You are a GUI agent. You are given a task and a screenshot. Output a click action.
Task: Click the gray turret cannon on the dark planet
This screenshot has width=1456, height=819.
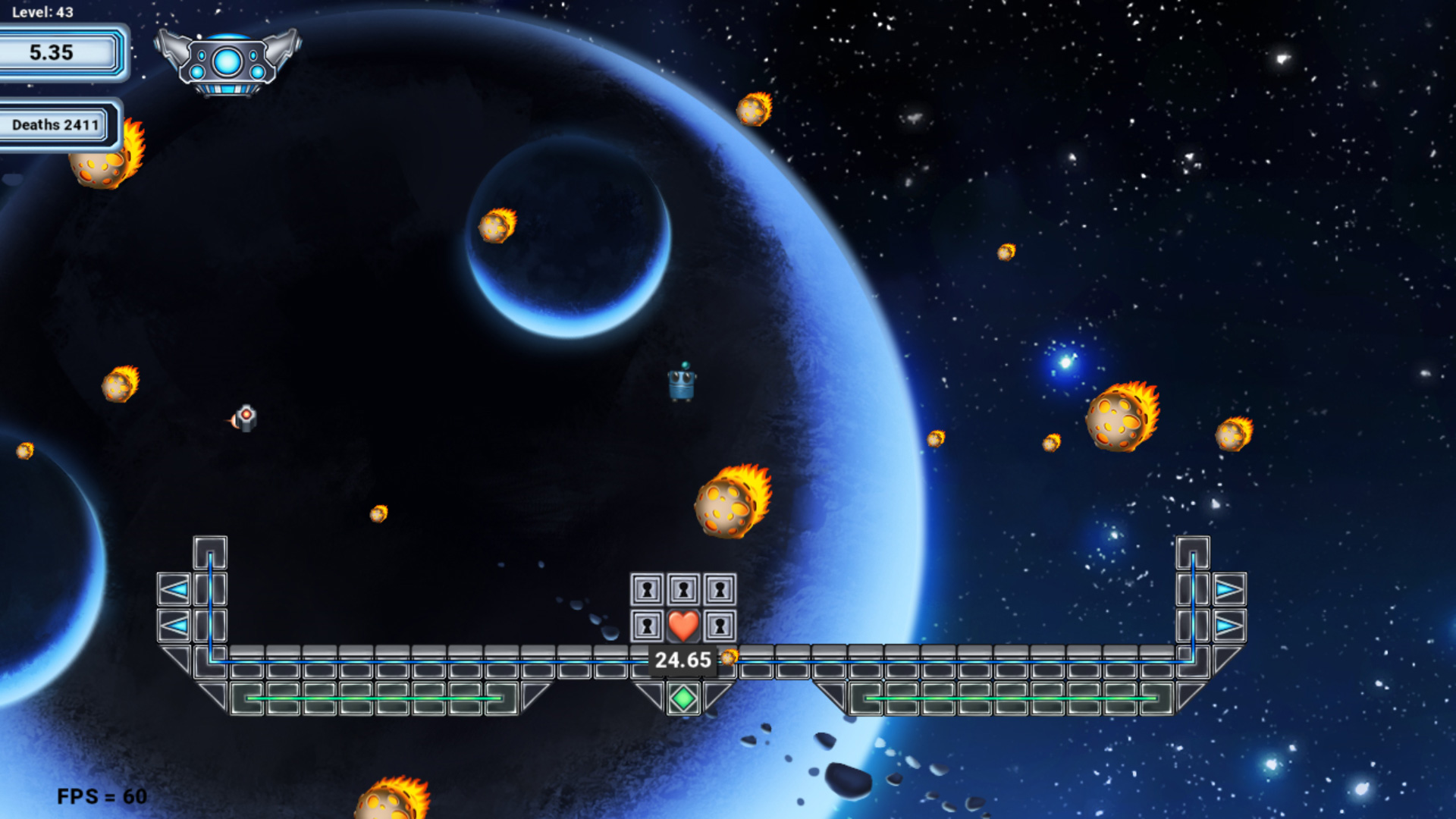coord(246,418)
